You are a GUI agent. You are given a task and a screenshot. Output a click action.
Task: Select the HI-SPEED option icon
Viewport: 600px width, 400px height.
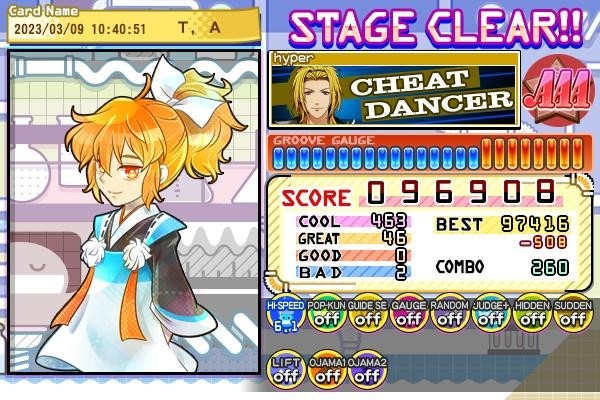(285, 315)
